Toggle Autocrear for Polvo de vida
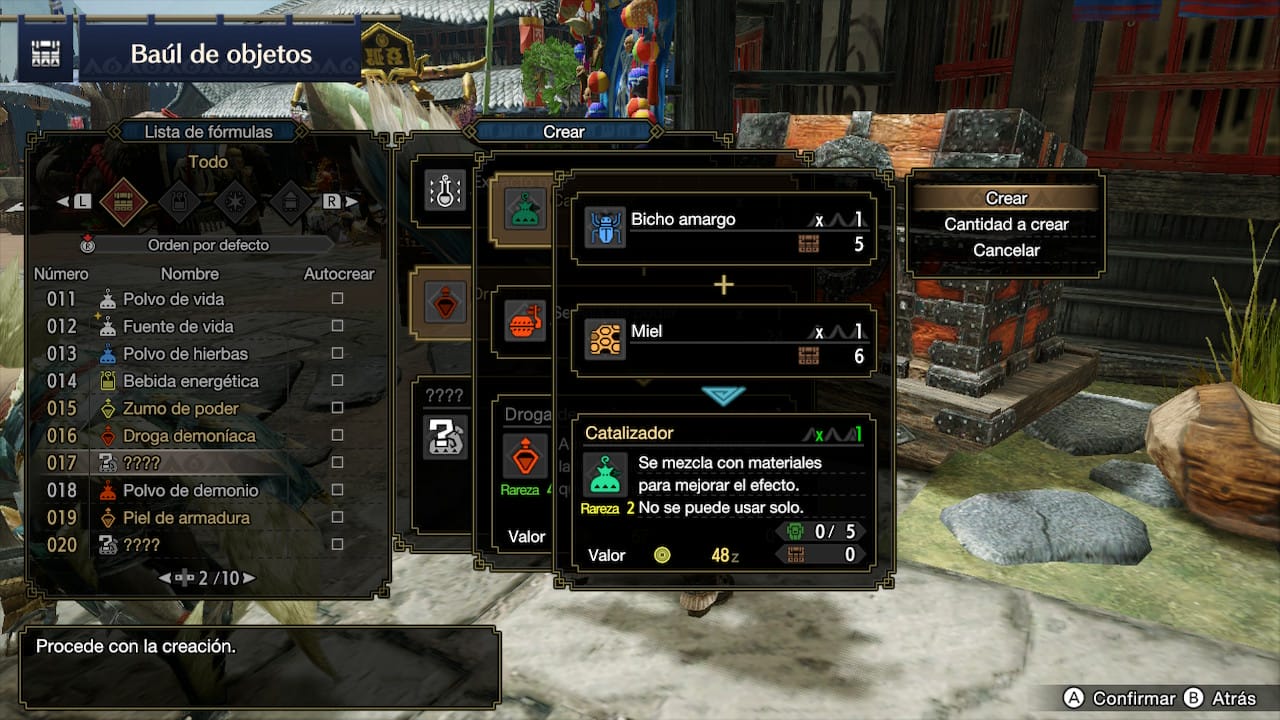 (338, 299)
